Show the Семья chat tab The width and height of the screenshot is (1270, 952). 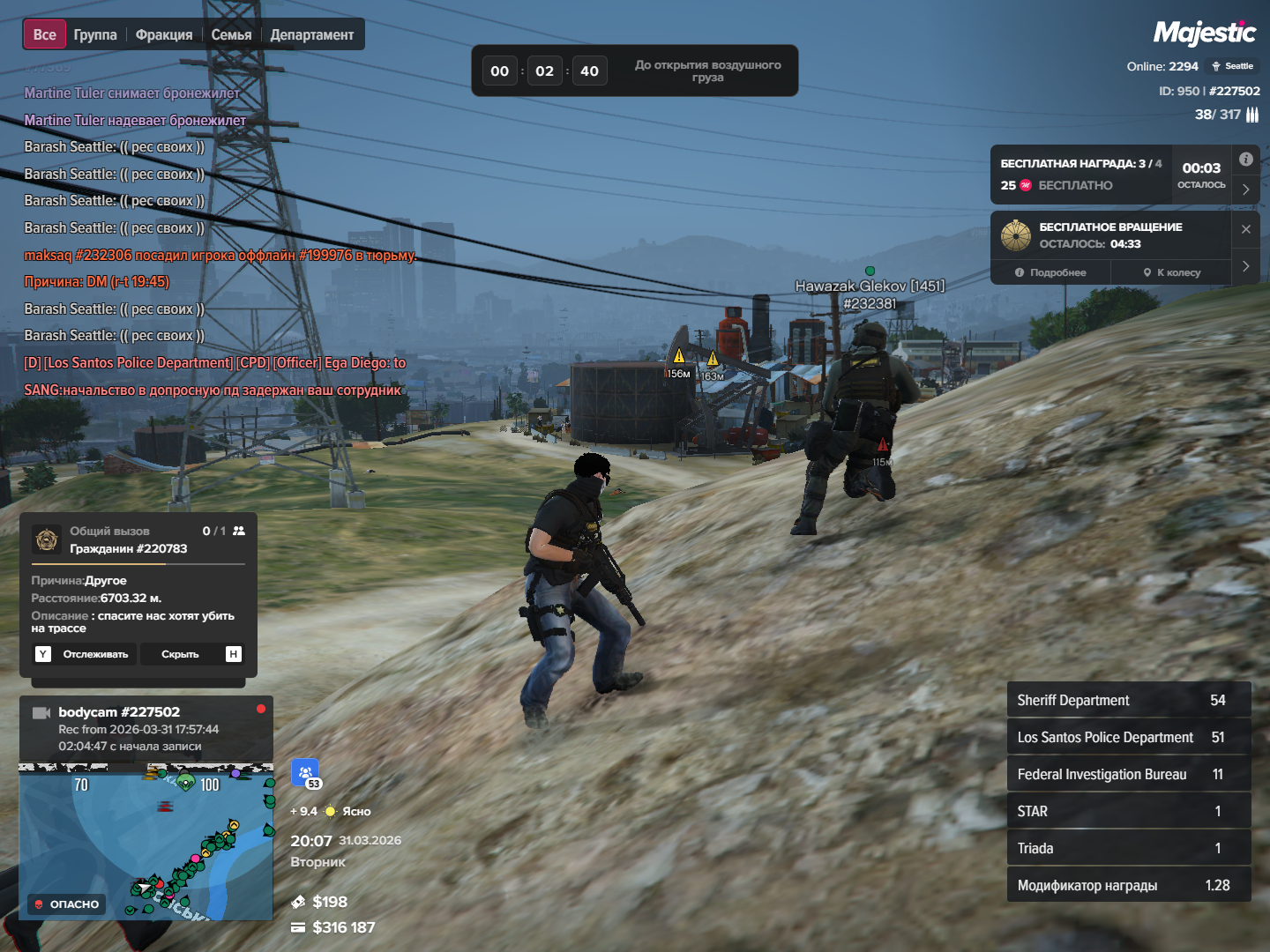pyautogui.click(x=231, y=35)
